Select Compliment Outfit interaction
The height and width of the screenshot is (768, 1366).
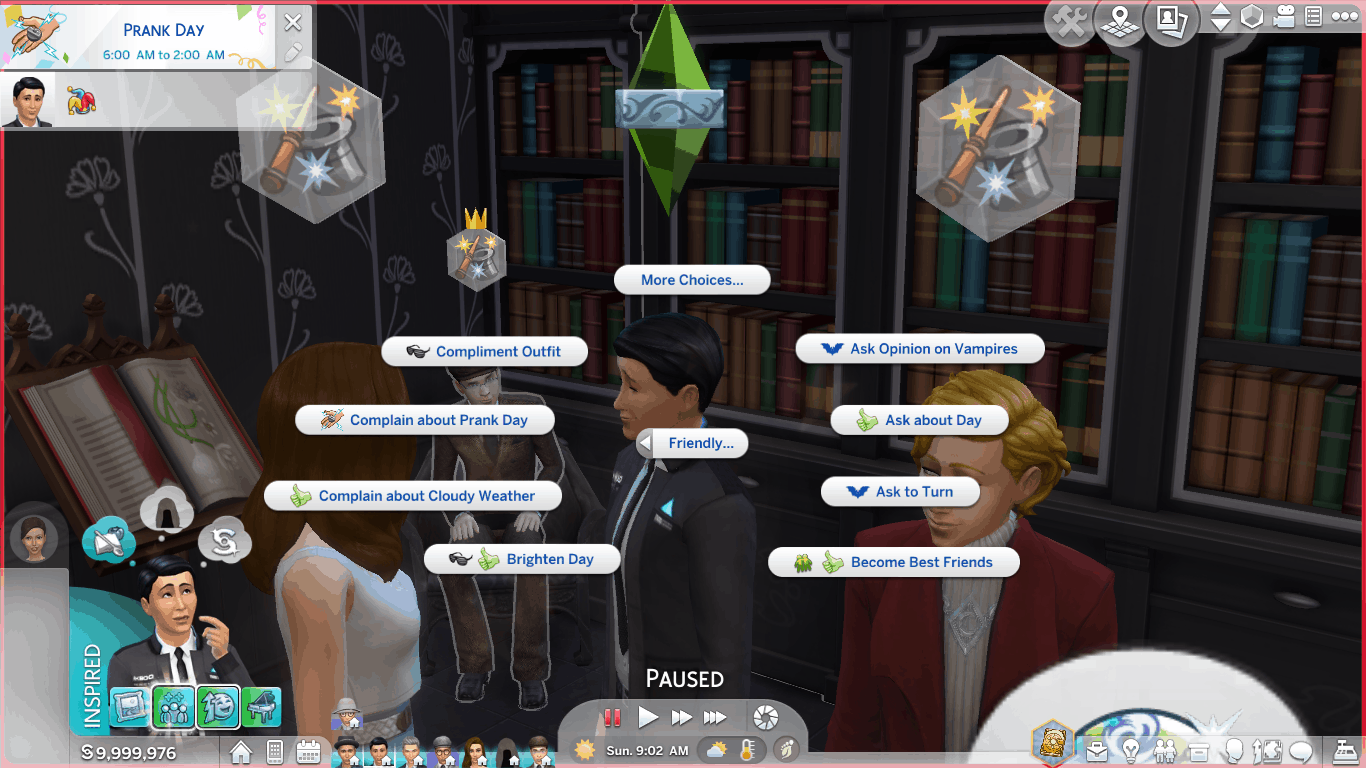coord(485,352)
